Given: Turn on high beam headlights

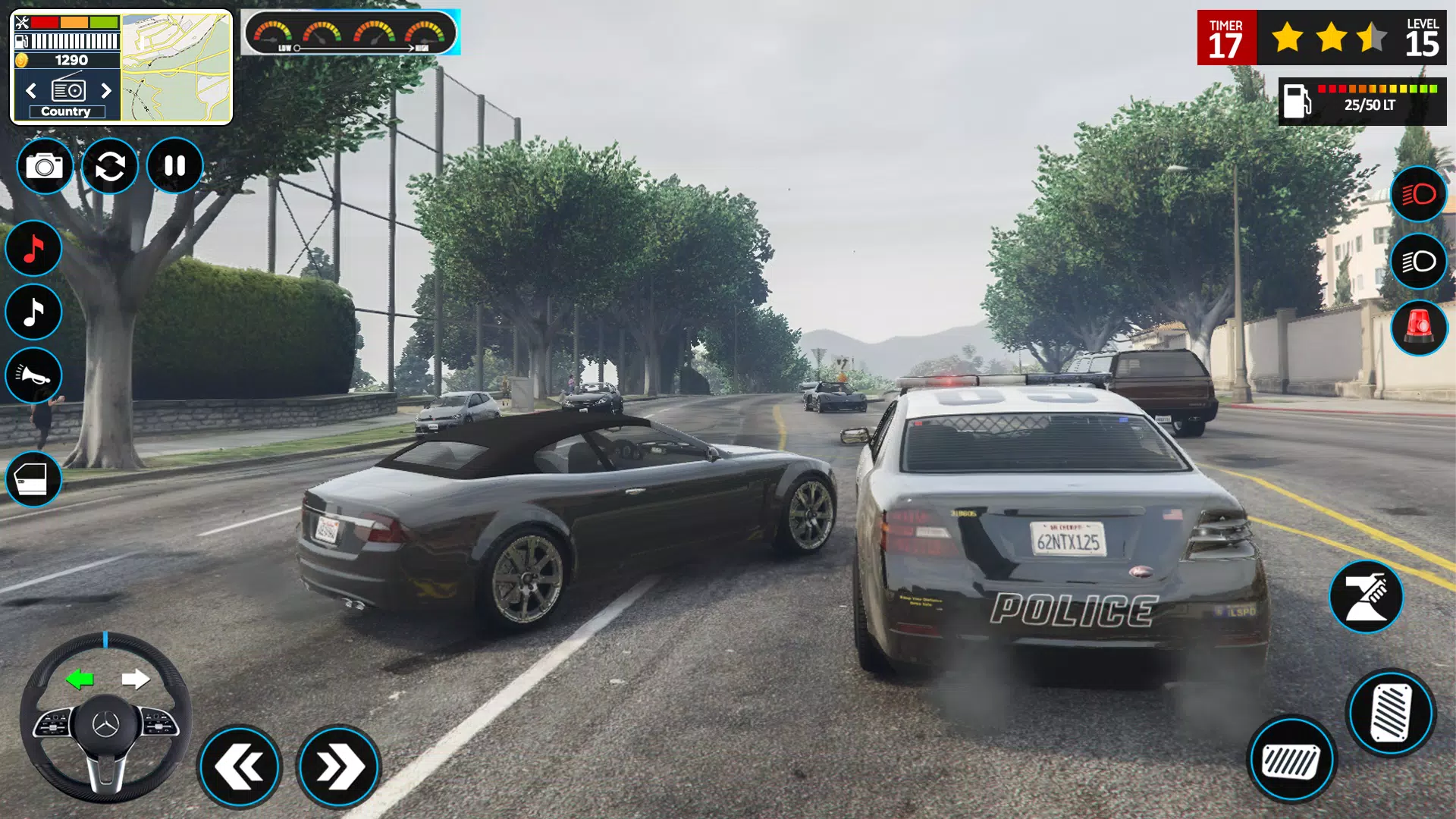Looking at the screenshot, I should pyautogui.click(x=1419, y=193).
